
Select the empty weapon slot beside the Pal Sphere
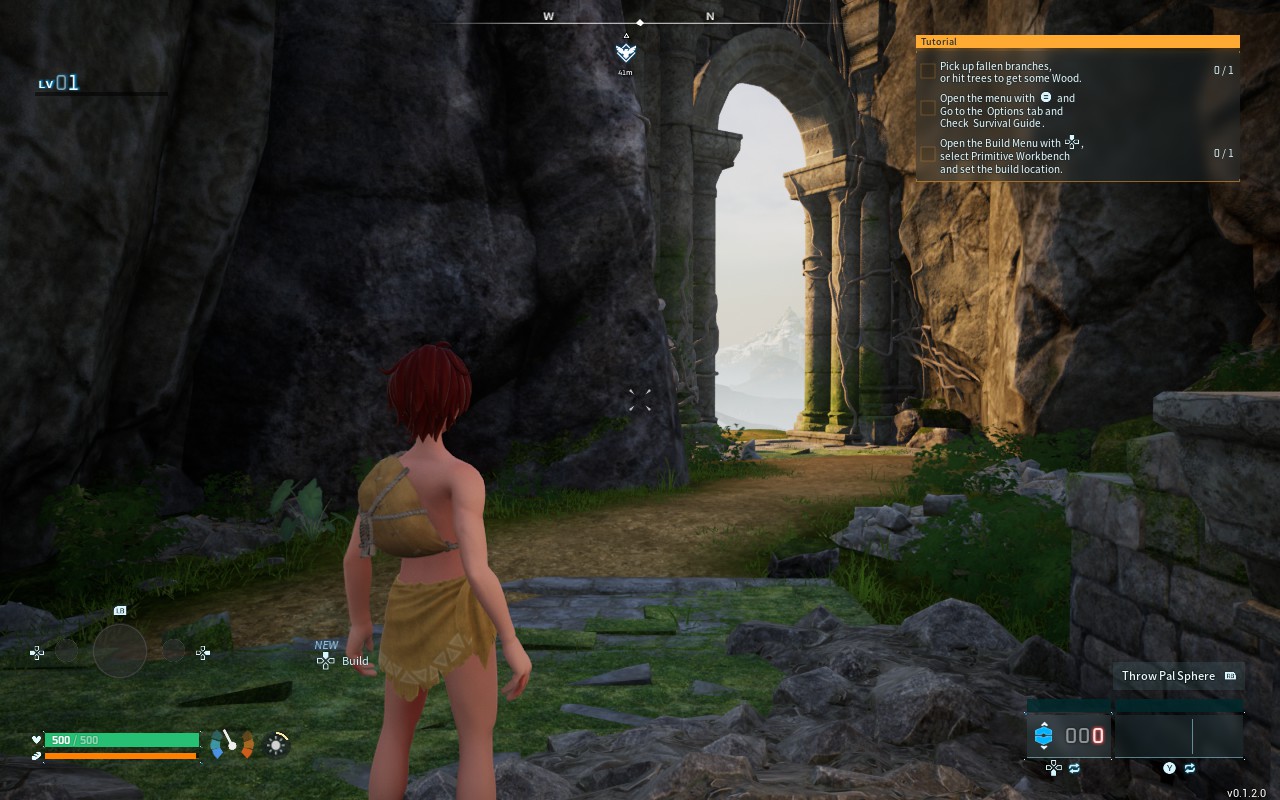pos(1179,736)
